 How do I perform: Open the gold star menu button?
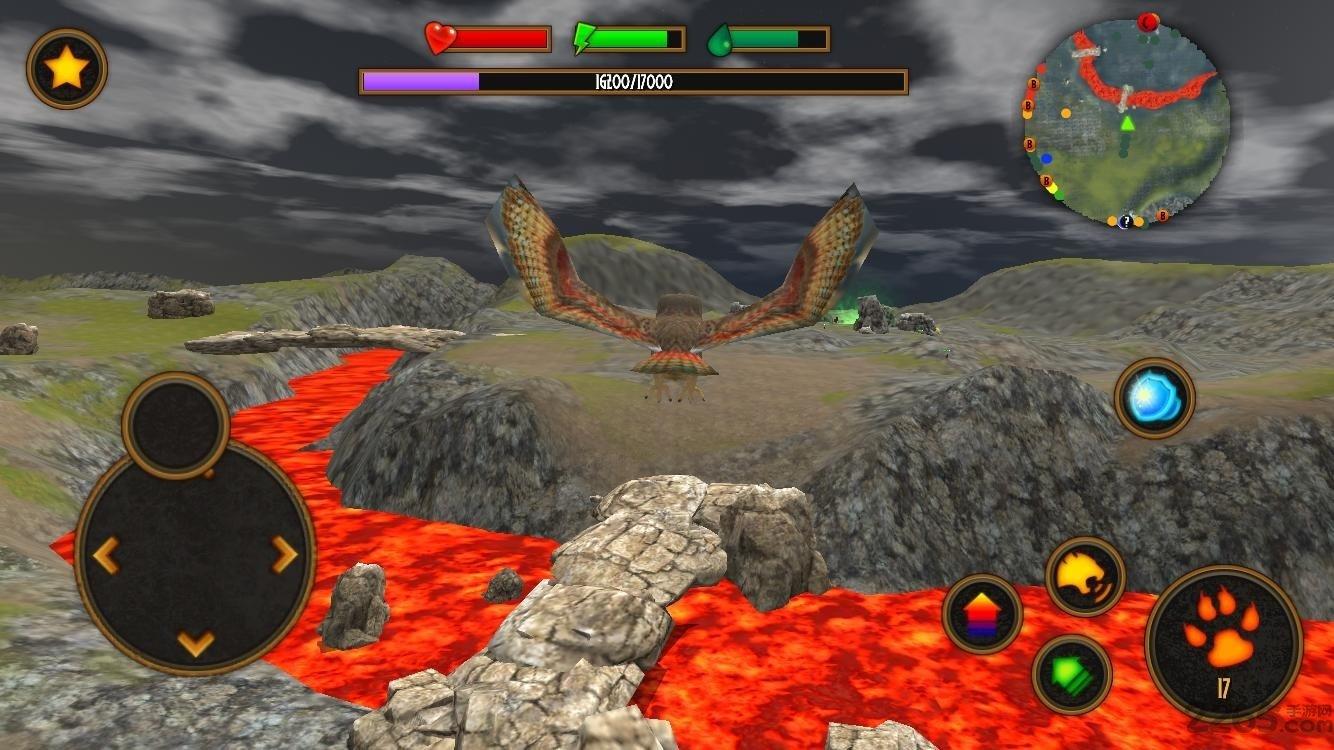click(67, 69)
